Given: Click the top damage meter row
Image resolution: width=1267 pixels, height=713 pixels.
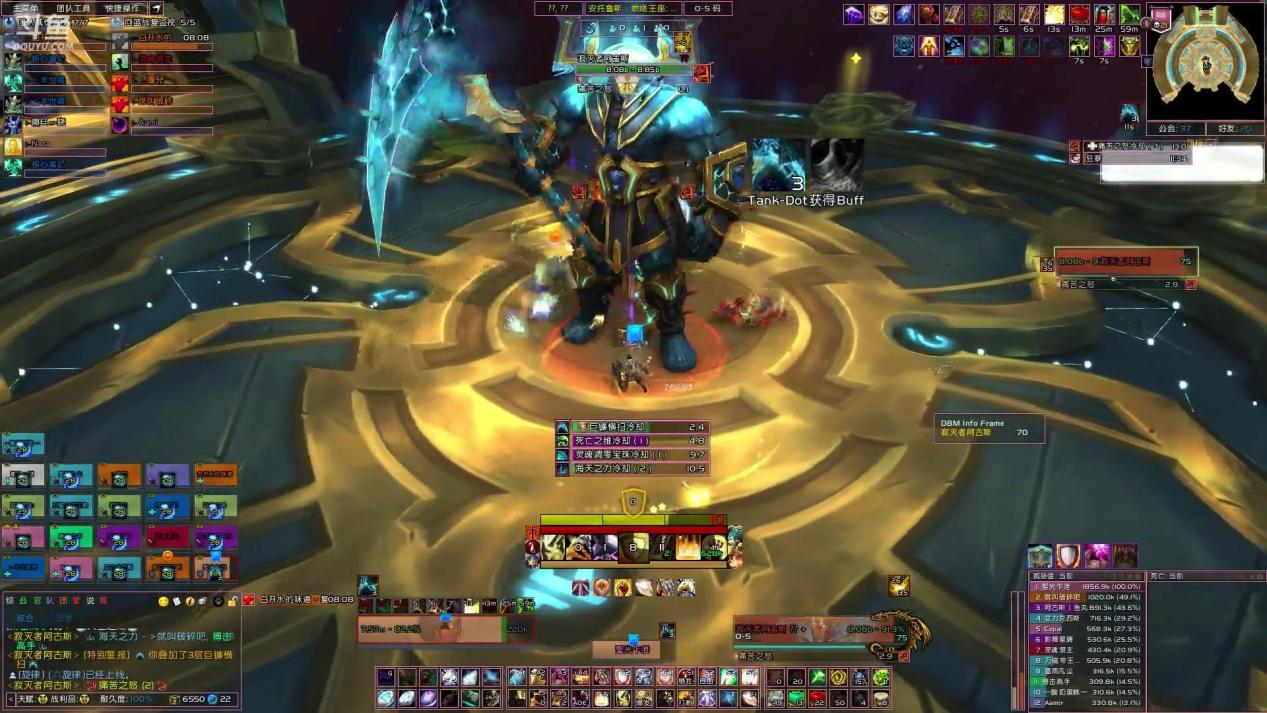Looking at the screenshot, I should pos(1086,587).
